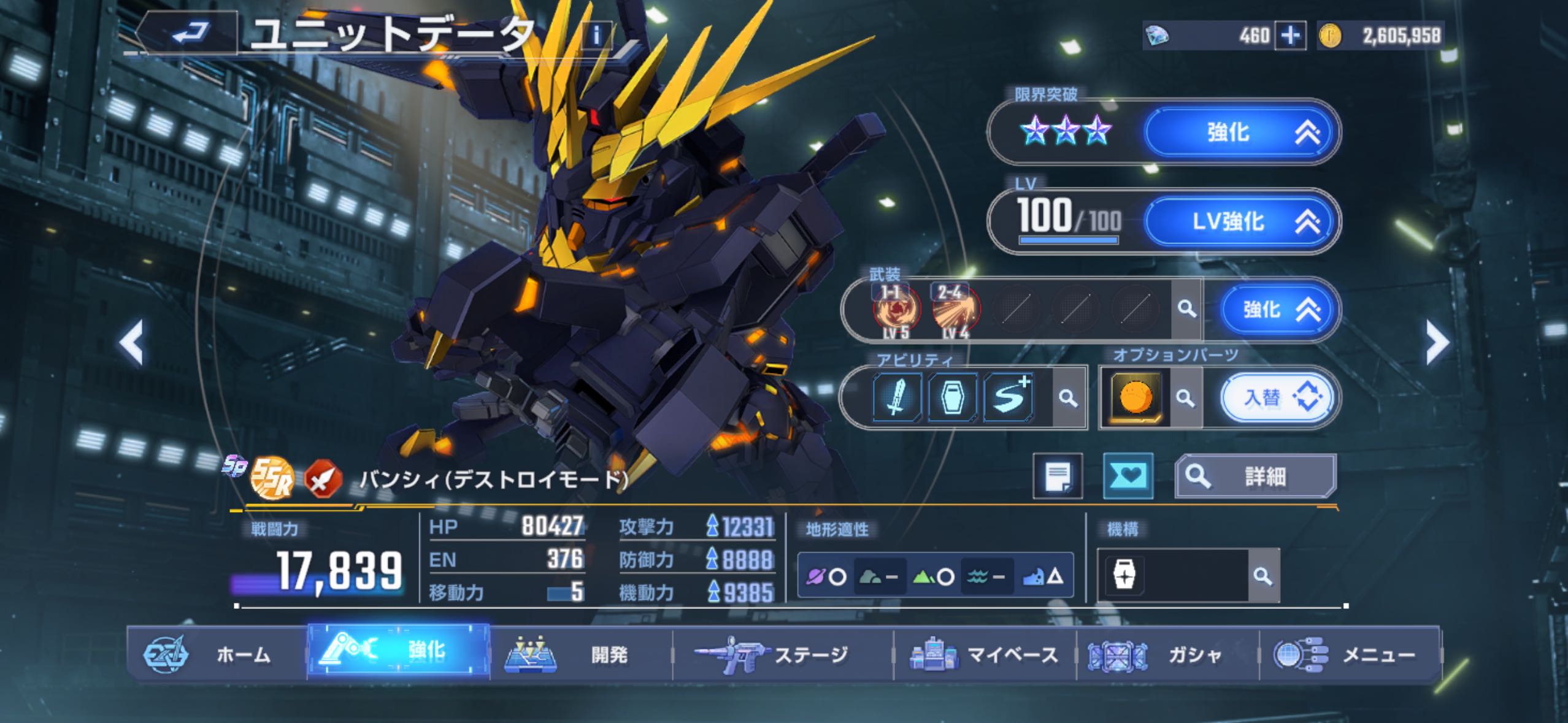Tap the 強化 button for 限界突破

point(1240,132)
